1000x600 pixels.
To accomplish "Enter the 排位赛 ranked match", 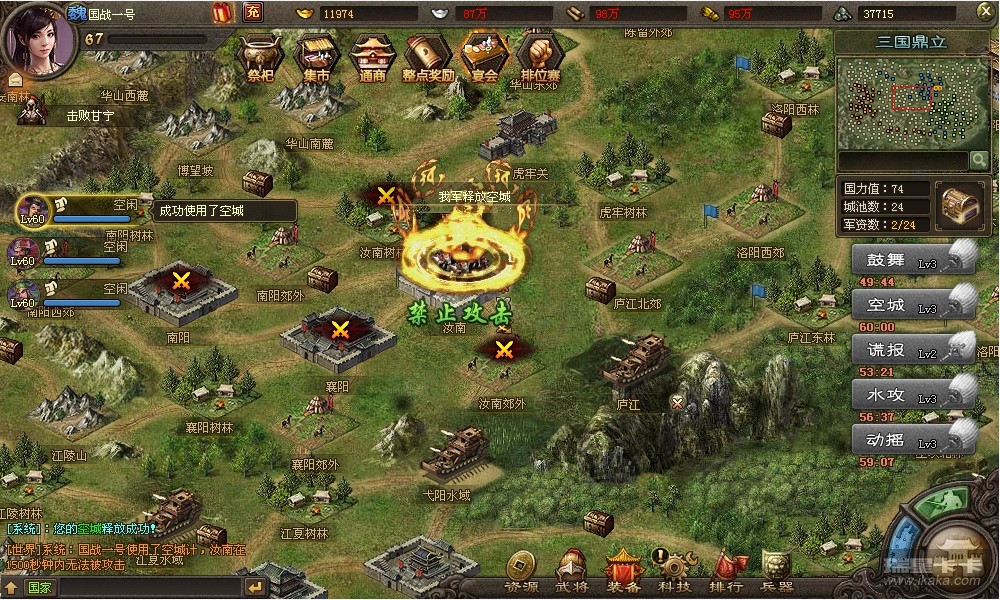I will coord(541,57).
